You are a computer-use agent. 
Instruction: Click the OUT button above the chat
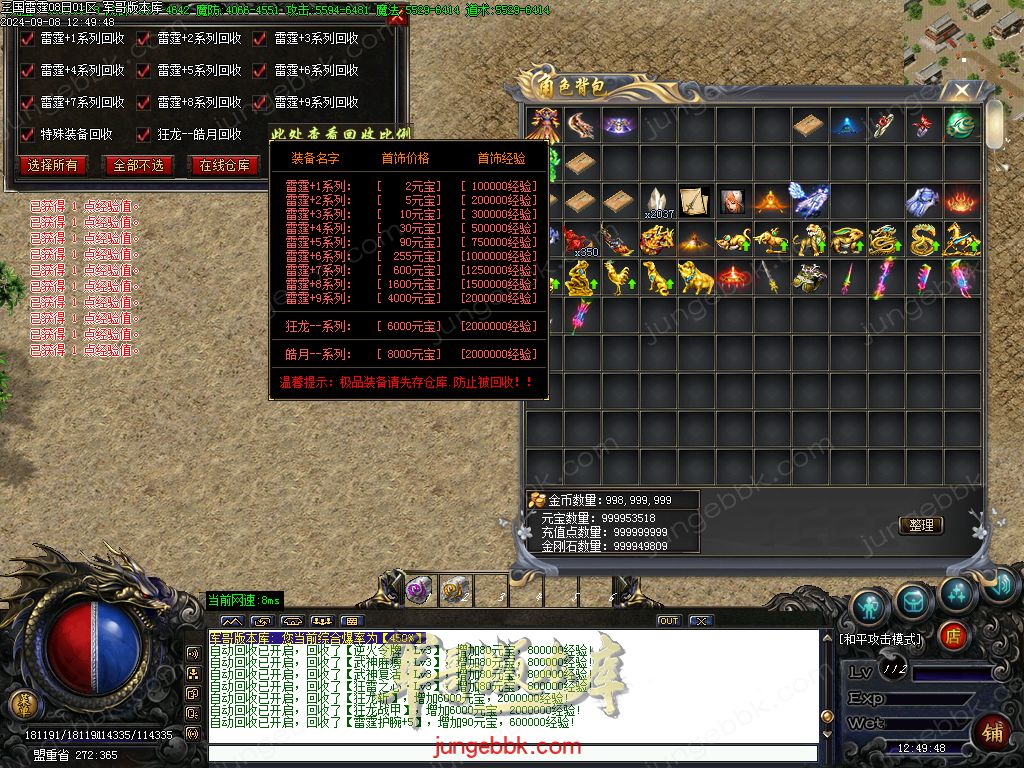coord(668,621)
